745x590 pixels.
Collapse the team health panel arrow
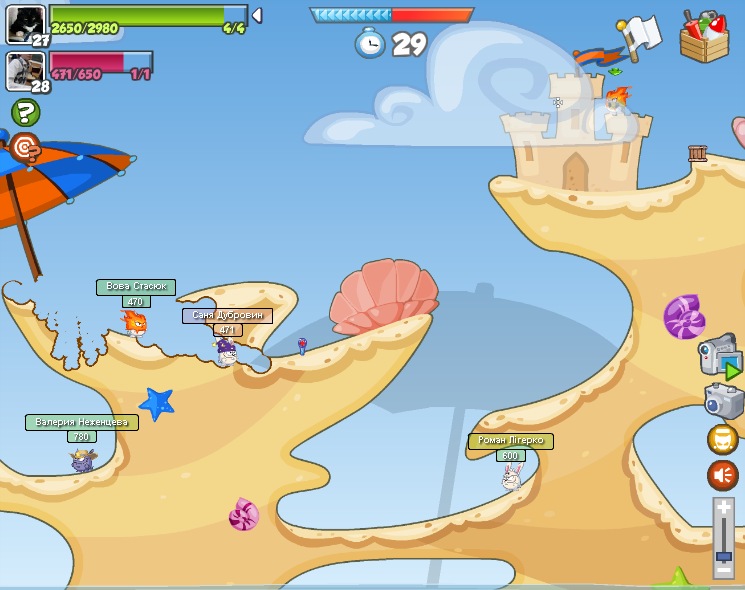pos(257,16)
